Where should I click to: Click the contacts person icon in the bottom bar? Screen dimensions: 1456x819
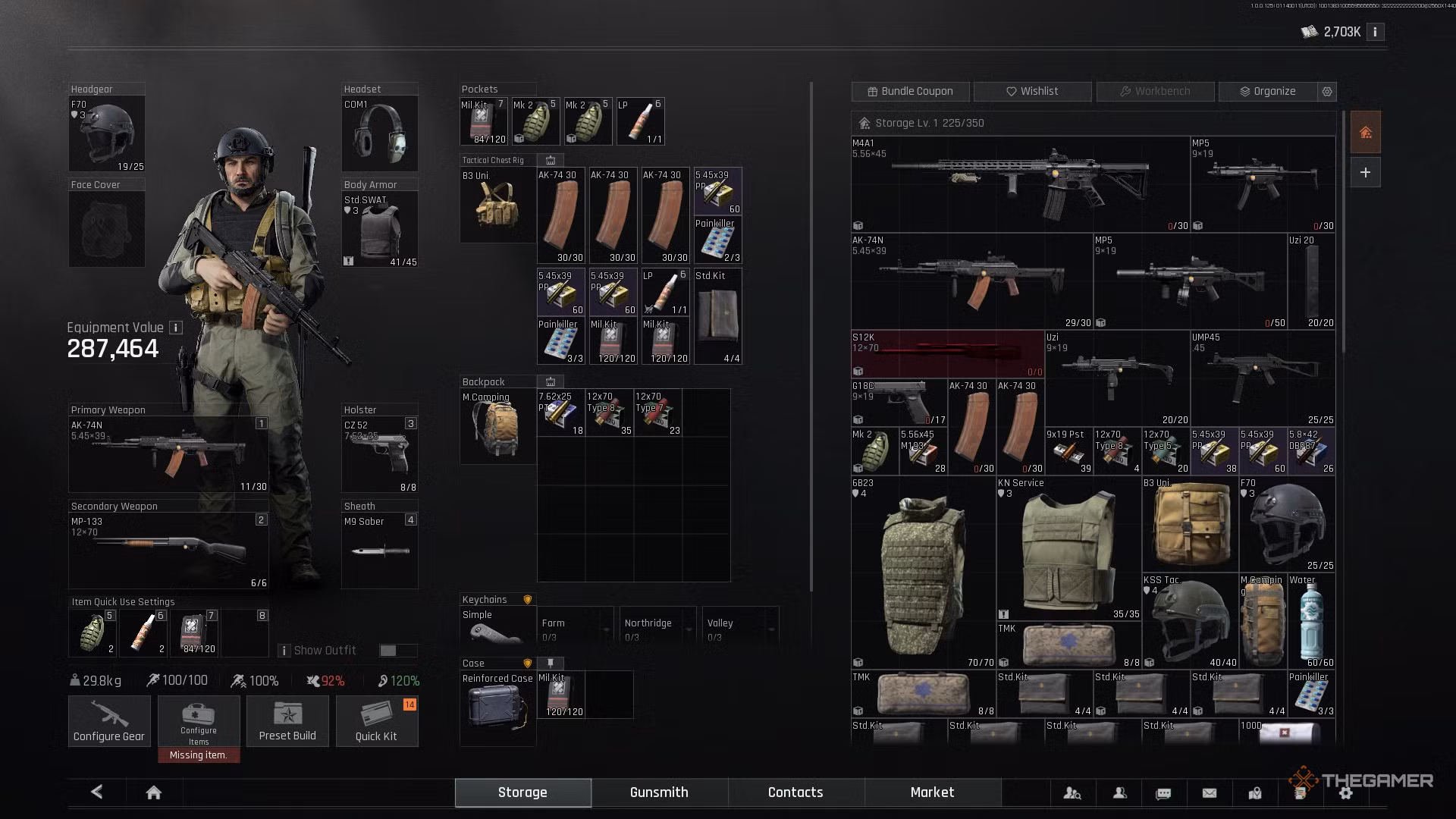point(1119,792)
